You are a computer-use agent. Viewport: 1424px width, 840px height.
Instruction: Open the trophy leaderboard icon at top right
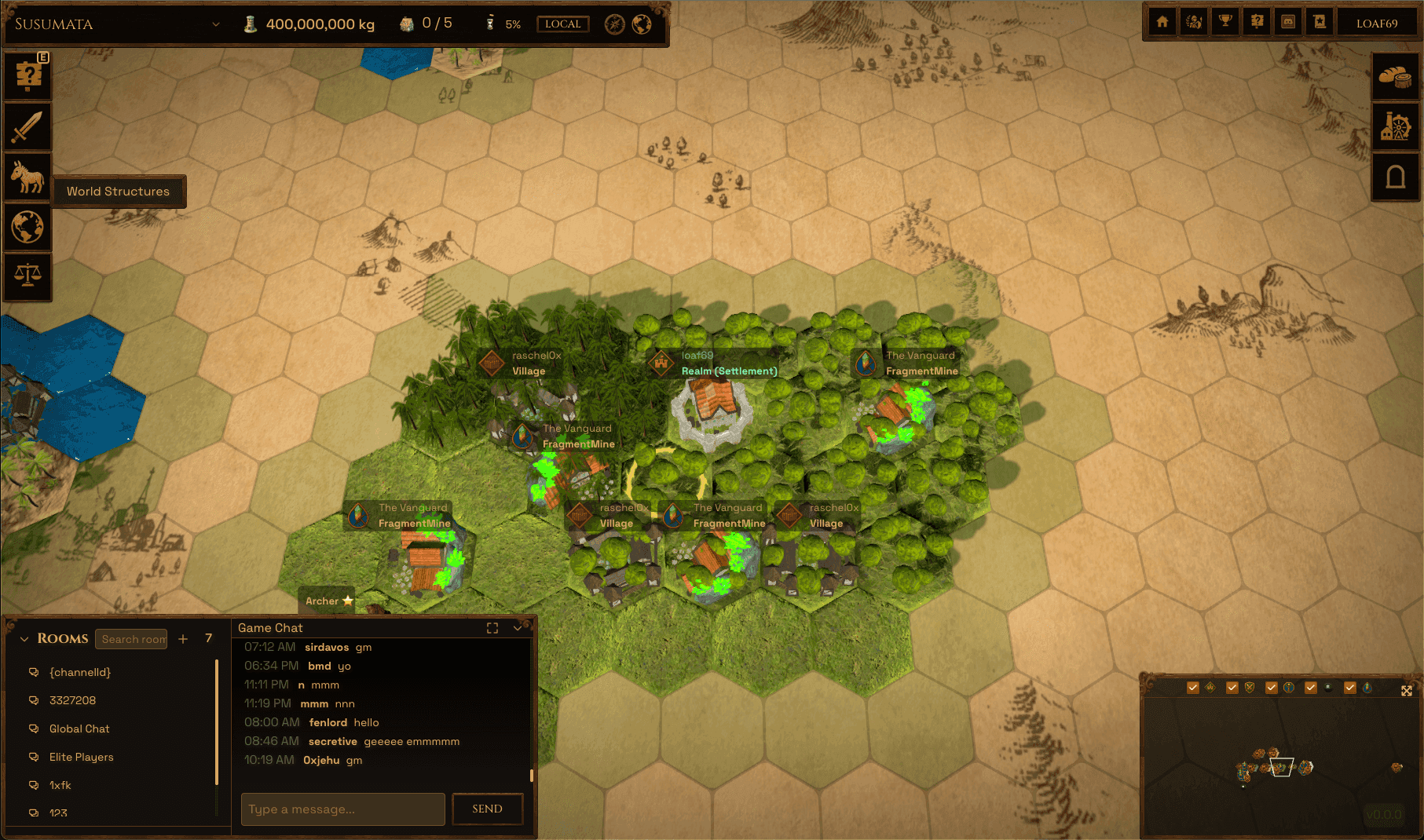pyautogui.click(x=1225, y=21)
